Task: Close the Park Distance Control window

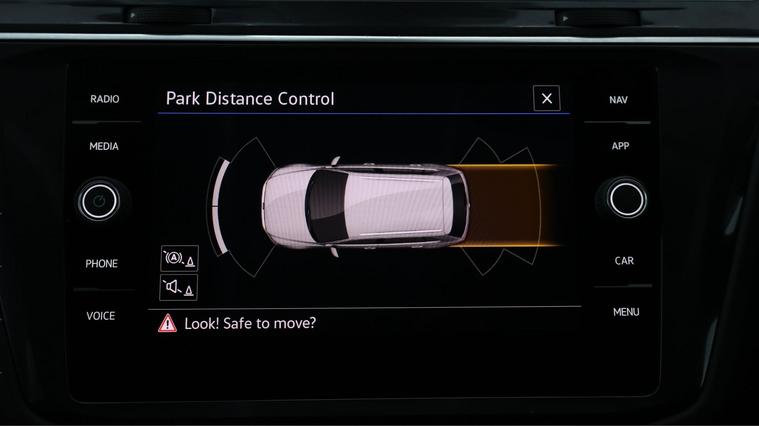Action: [x=546, y=98]
